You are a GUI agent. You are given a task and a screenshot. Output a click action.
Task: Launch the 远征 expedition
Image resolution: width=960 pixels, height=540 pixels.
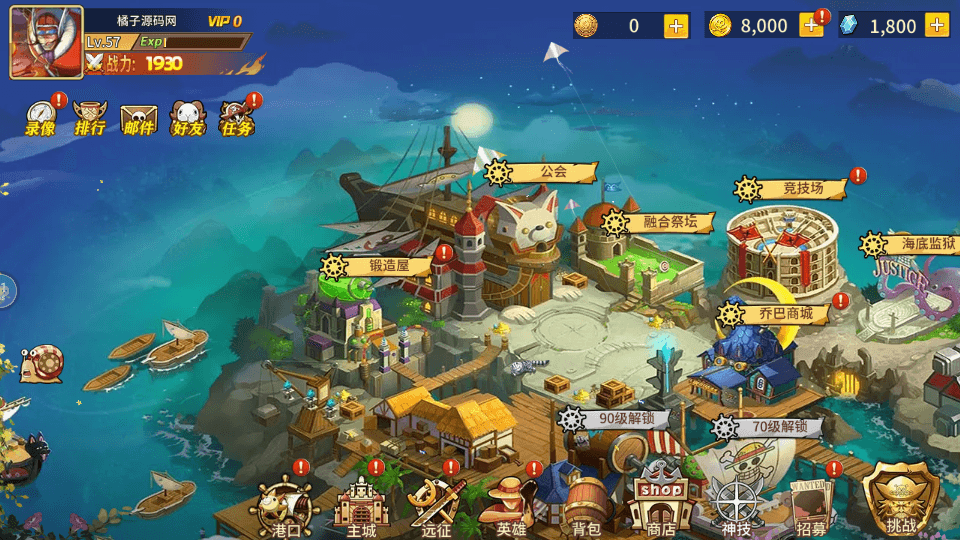tap(436, 506)
